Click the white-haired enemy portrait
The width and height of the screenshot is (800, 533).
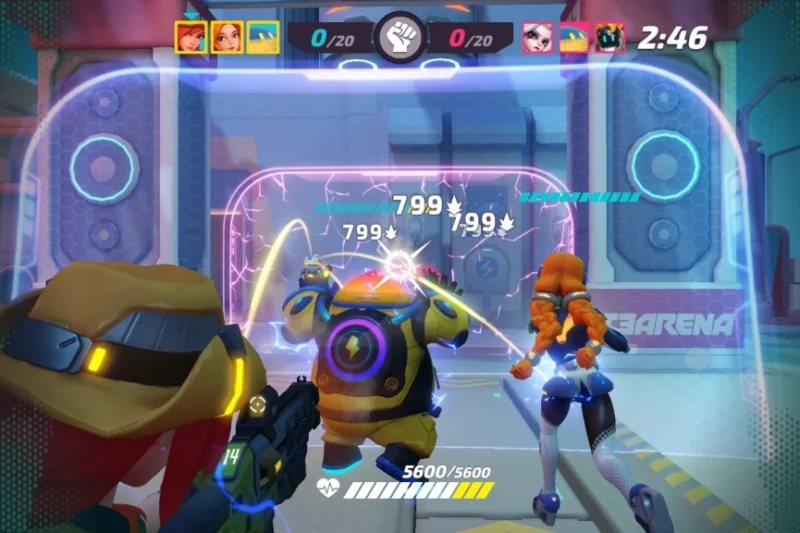pyautogui.click(x=538, y=38)
